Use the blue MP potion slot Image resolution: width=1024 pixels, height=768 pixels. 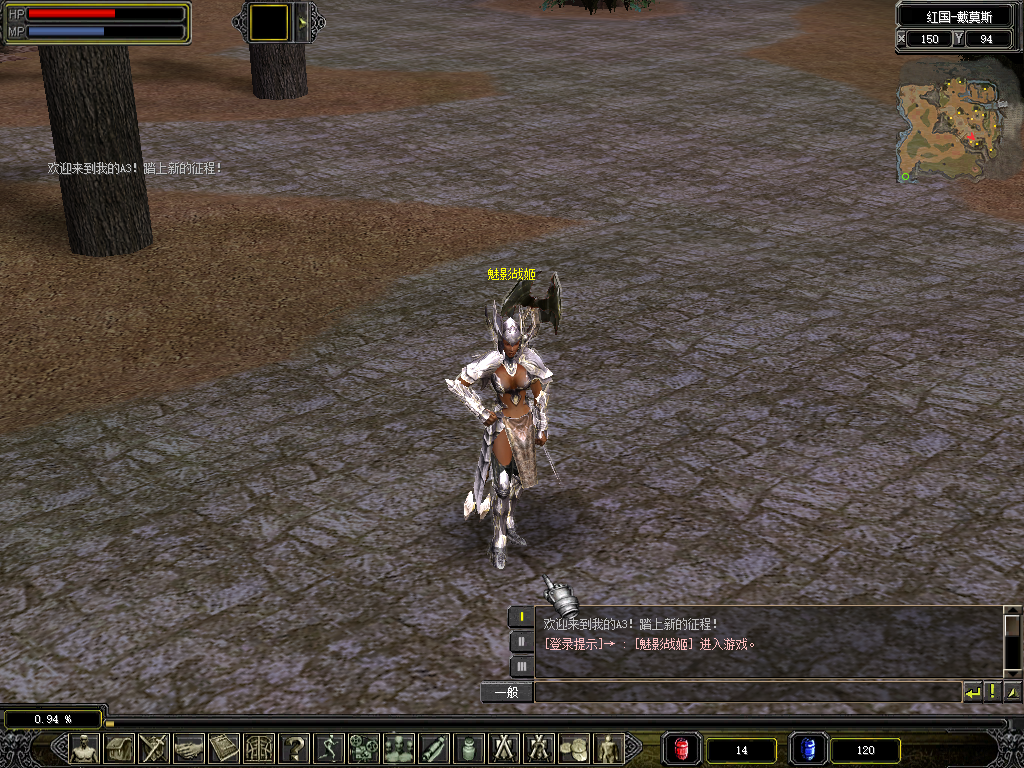tap(808, 749)
